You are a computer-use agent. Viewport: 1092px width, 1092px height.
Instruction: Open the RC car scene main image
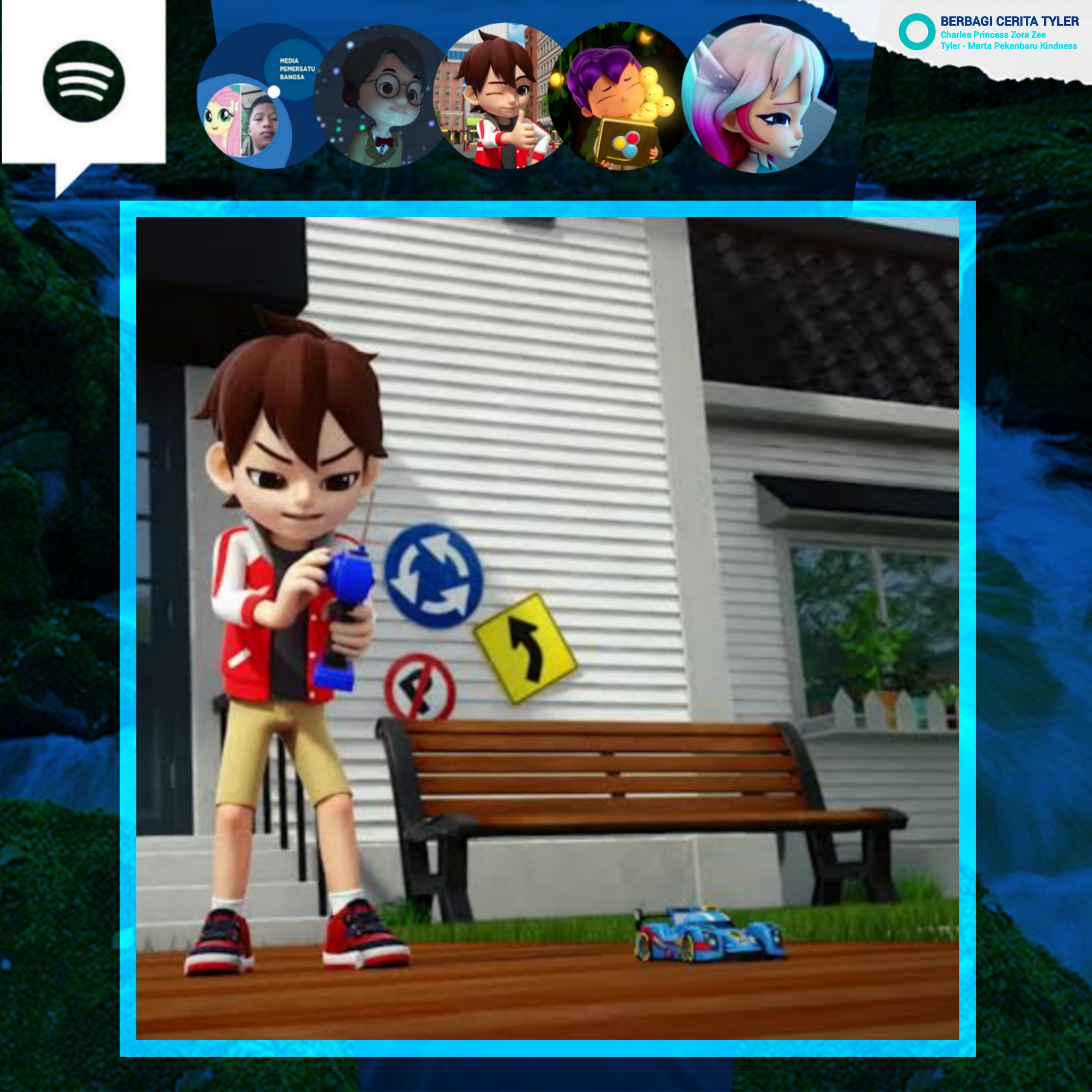coord(547,629)
